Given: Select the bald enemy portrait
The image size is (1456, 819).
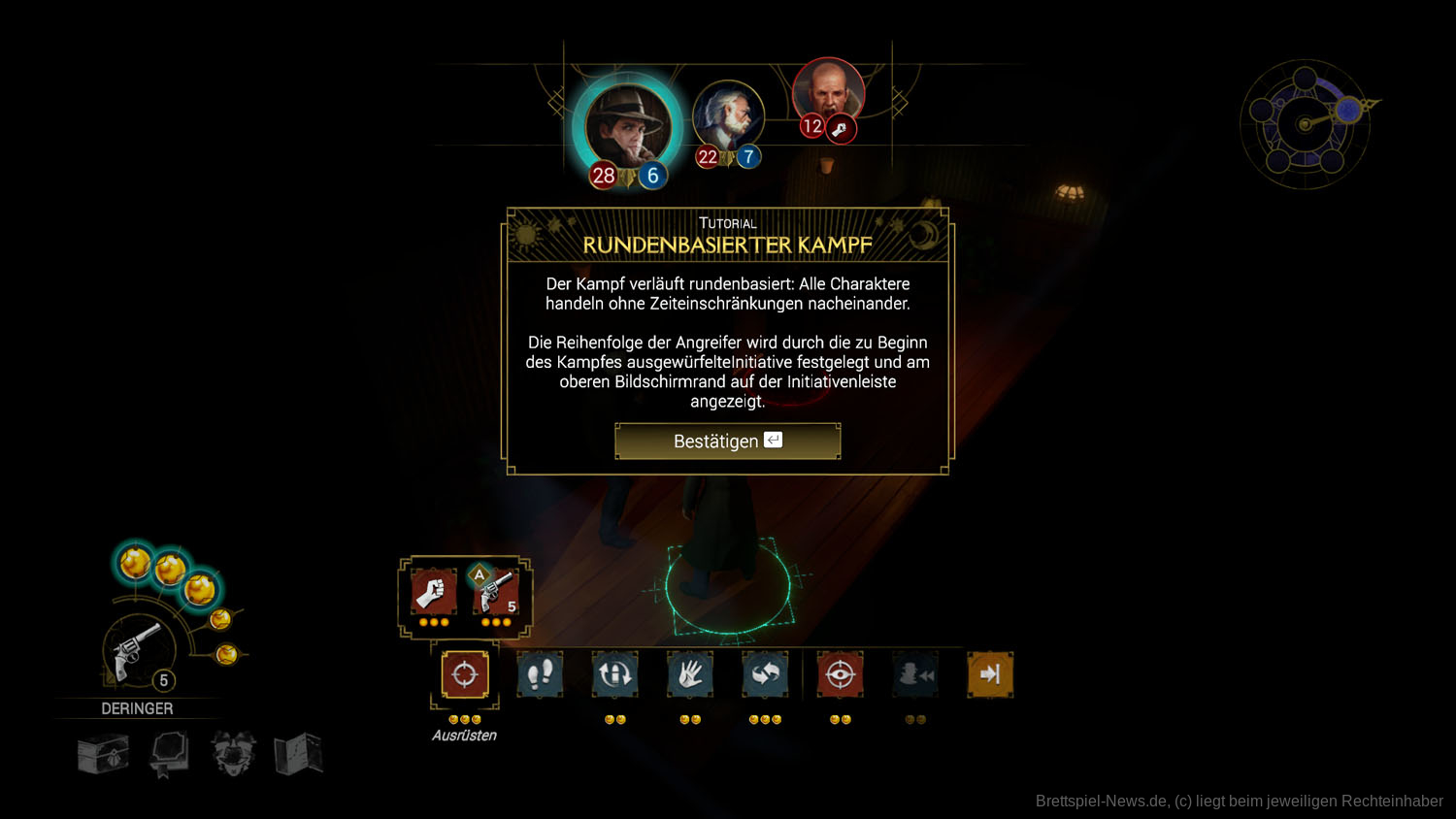Looking at the screenshot, I should tap(828, 91).
